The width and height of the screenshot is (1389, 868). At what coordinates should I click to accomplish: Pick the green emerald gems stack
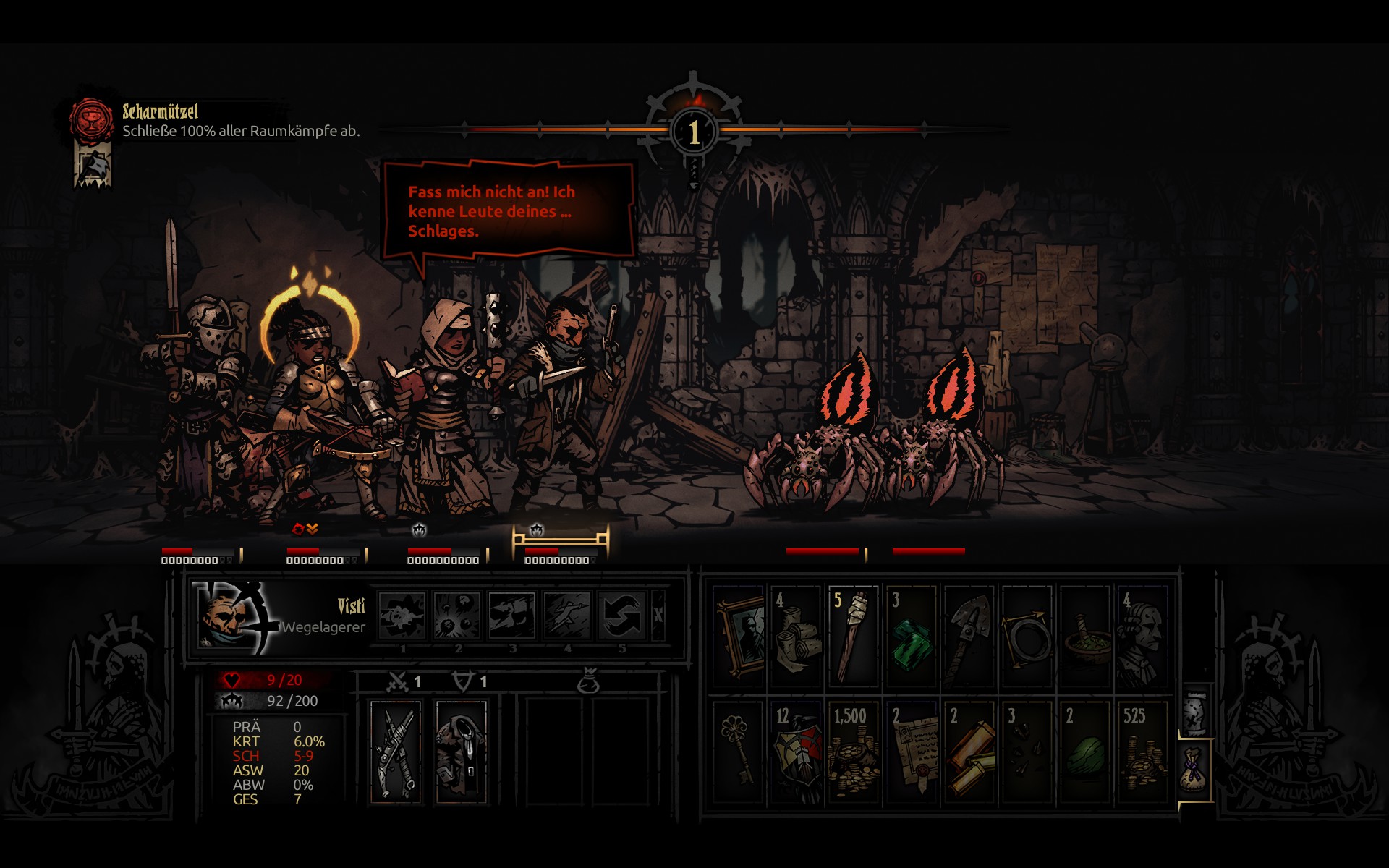[911, 637]
